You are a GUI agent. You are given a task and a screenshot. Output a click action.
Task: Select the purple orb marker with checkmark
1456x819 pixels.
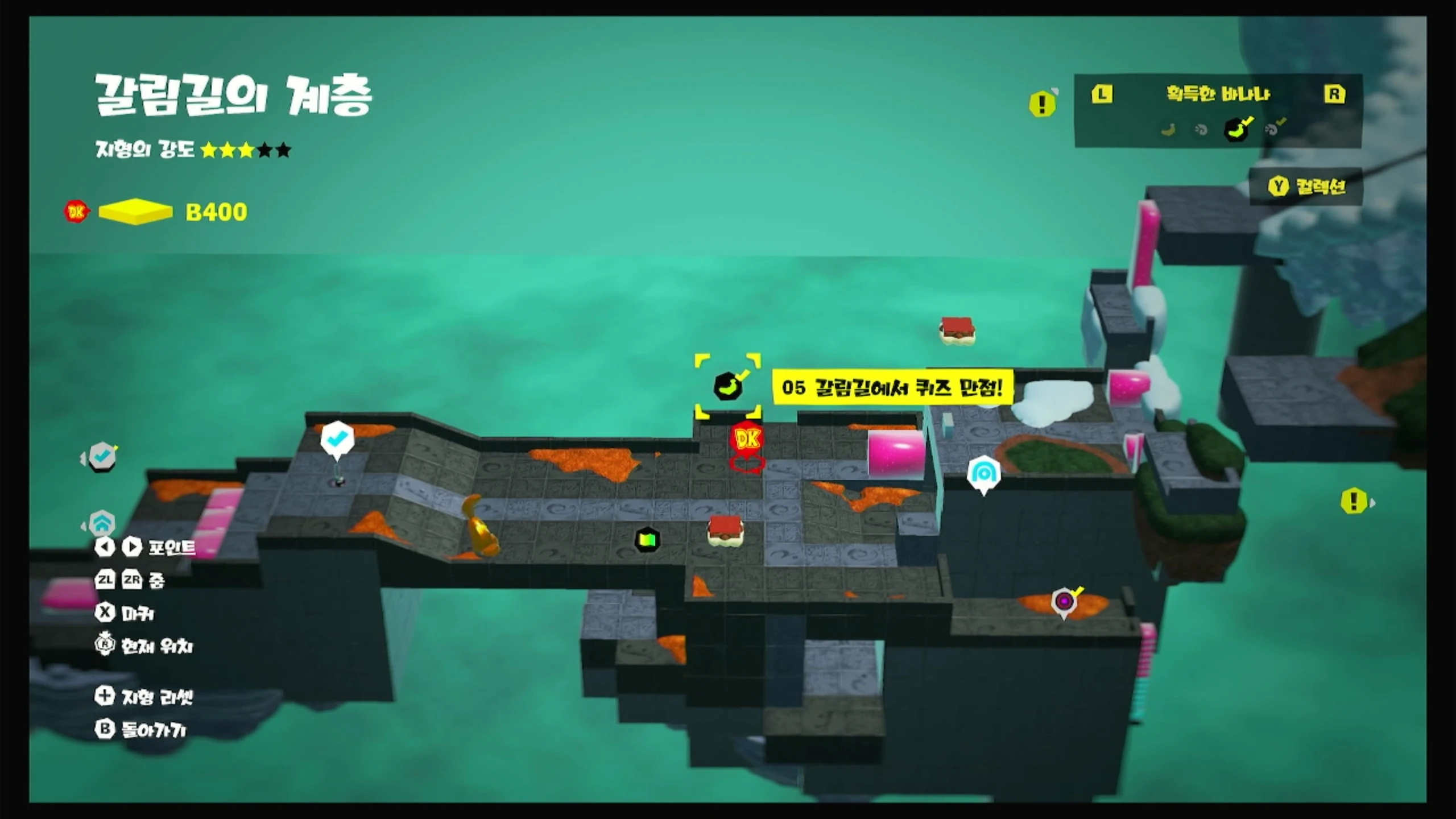(1064, 601)
